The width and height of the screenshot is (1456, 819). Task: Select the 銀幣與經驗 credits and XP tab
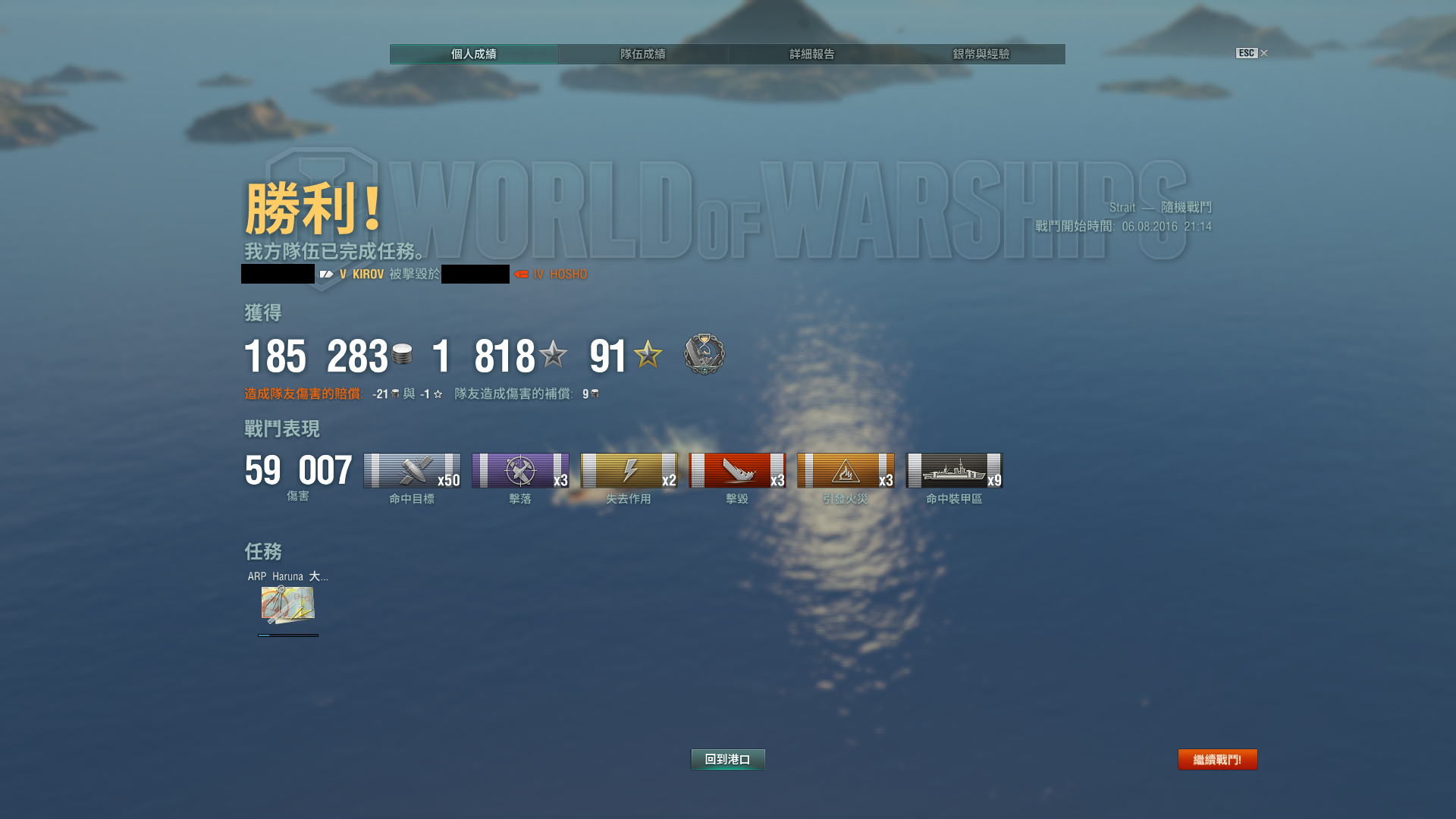coord(981,54)
